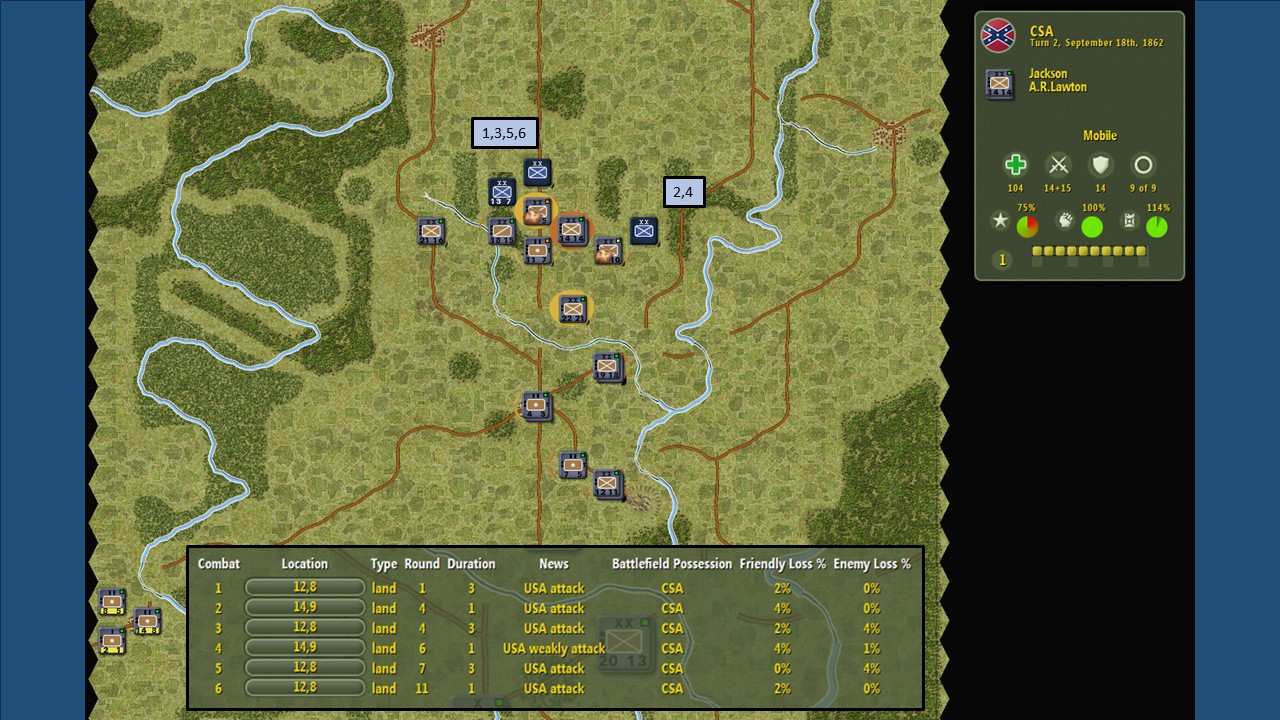The image size is (1280, 720).
Task: Click the crossed swords attack icon
Action: 1058,165
